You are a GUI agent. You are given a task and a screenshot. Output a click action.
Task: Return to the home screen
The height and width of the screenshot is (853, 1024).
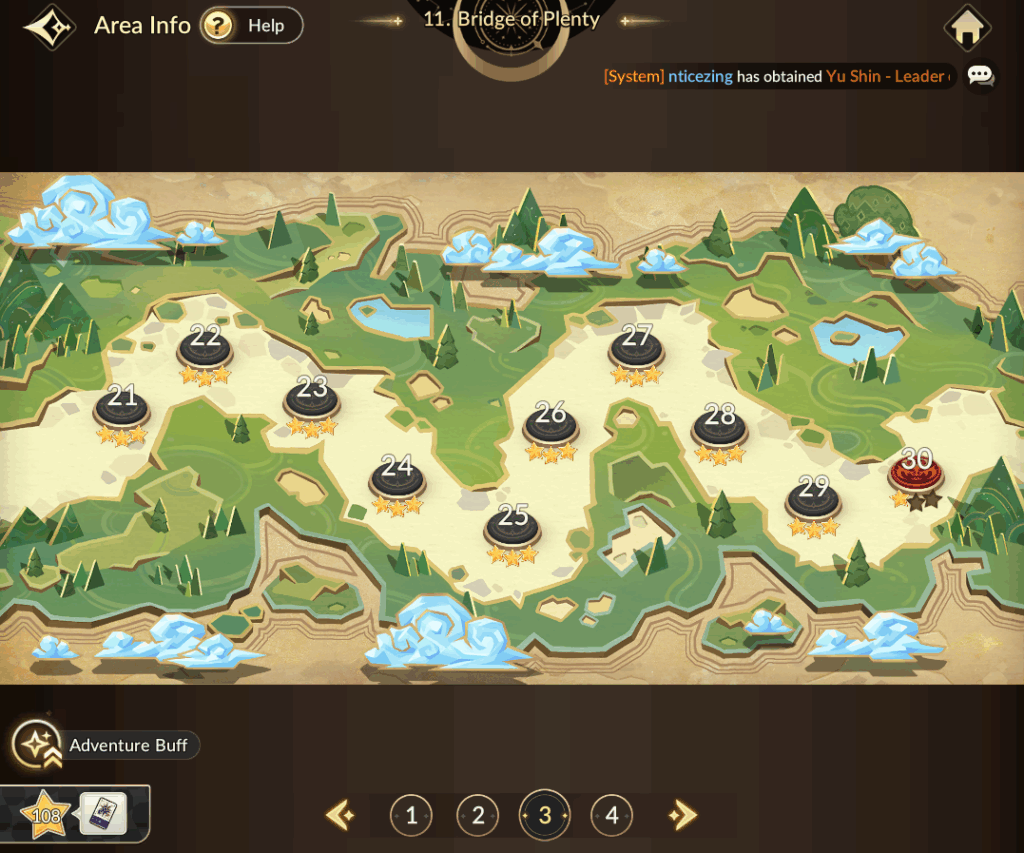coord(966,28)
